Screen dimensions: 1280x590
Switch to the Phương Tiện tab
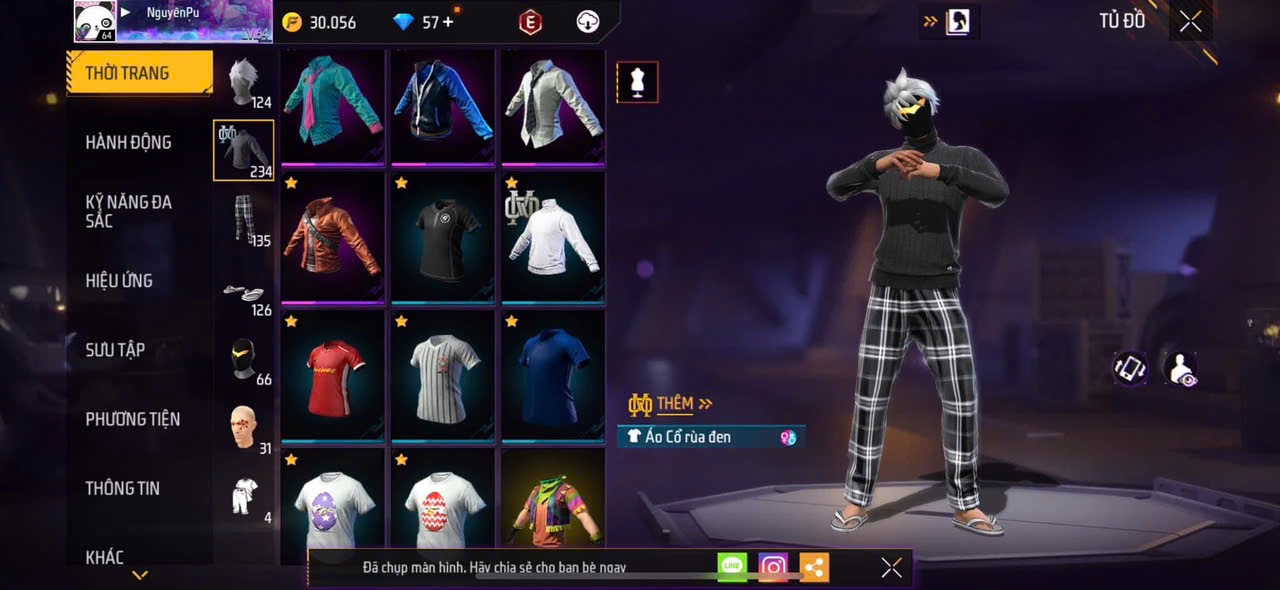132,419
